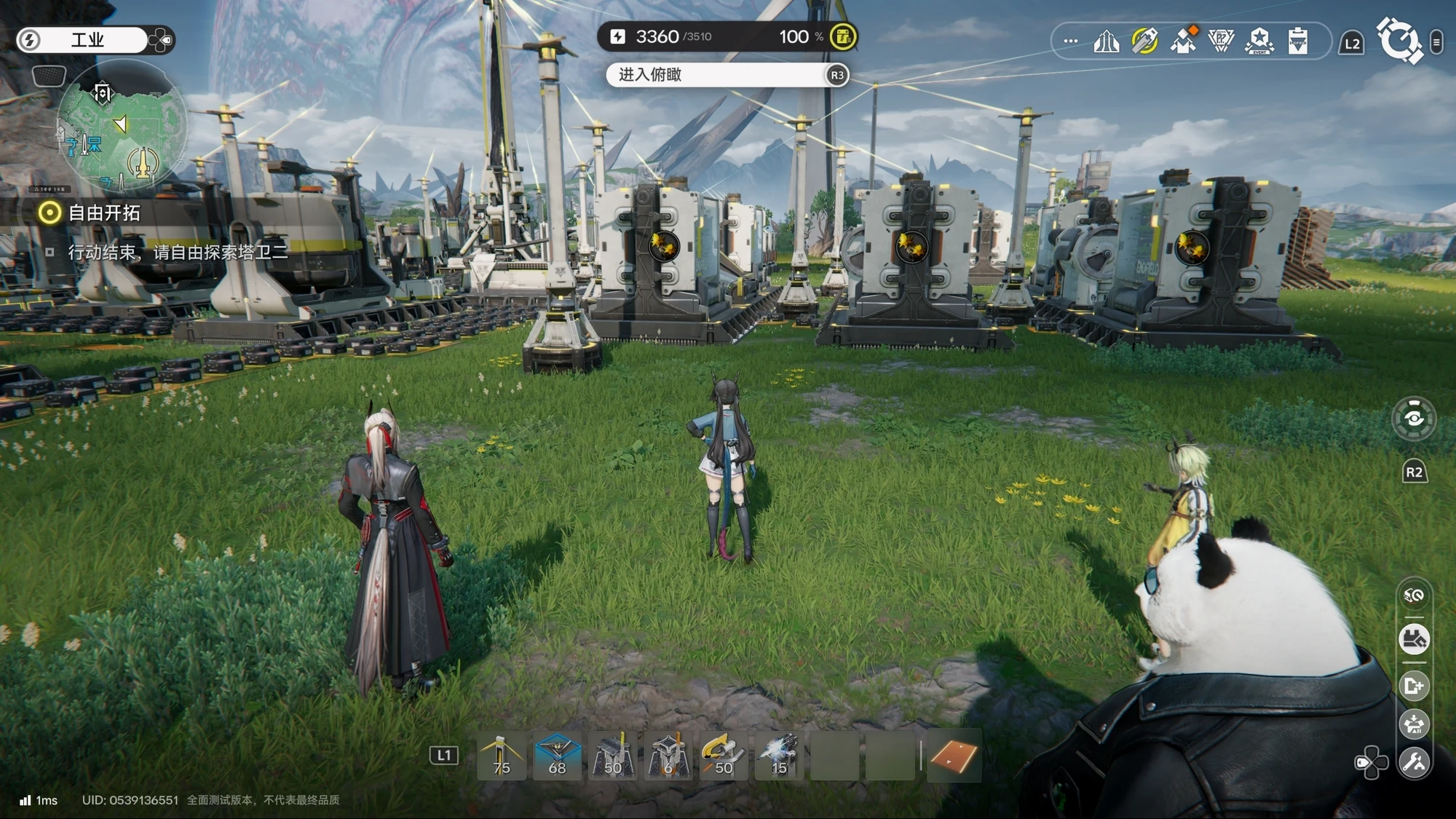
Task: Open the clipboard tasks icon
Action: [1297, 41]
